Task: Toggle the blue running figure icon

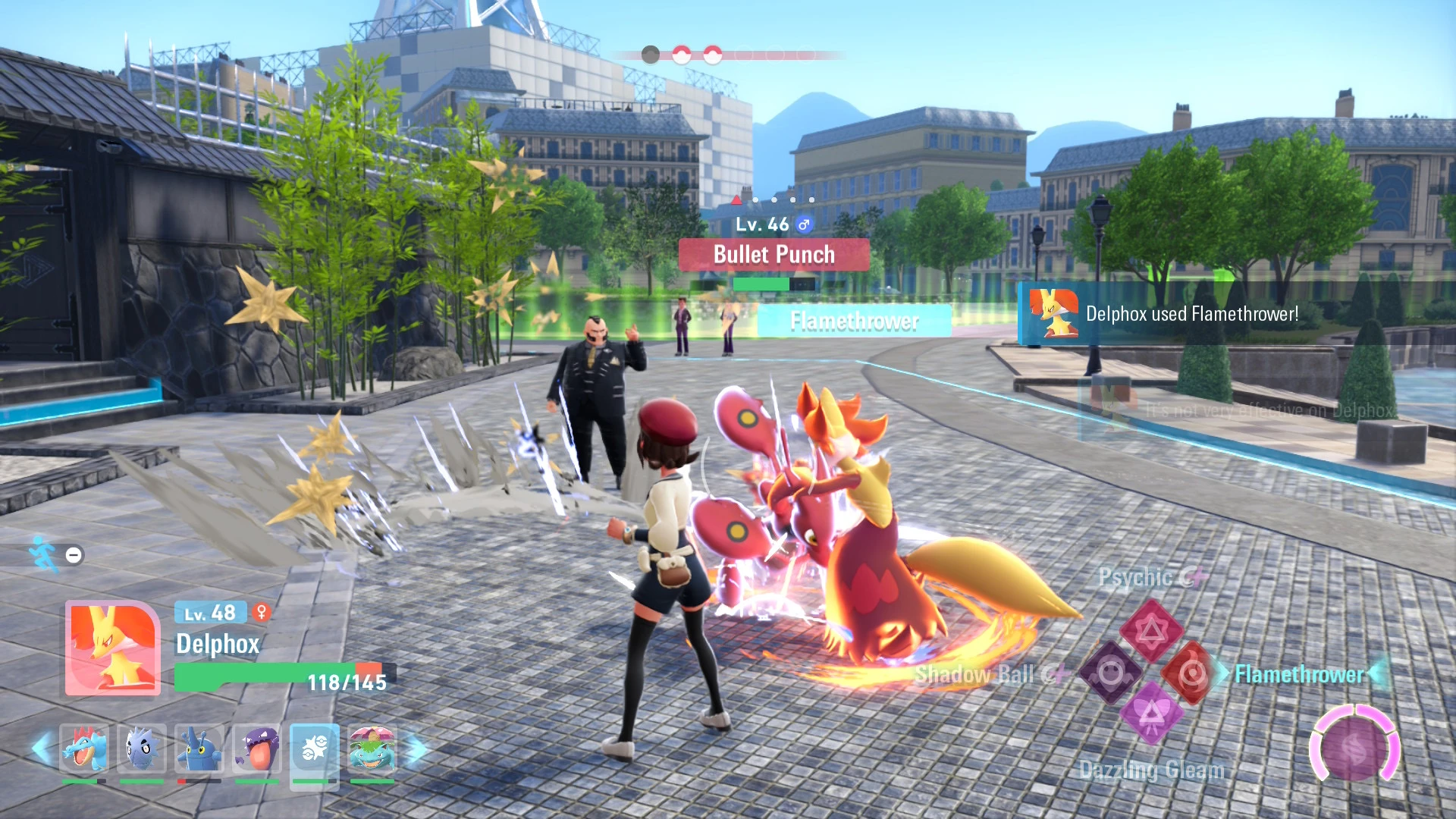Action: (43, 554)
